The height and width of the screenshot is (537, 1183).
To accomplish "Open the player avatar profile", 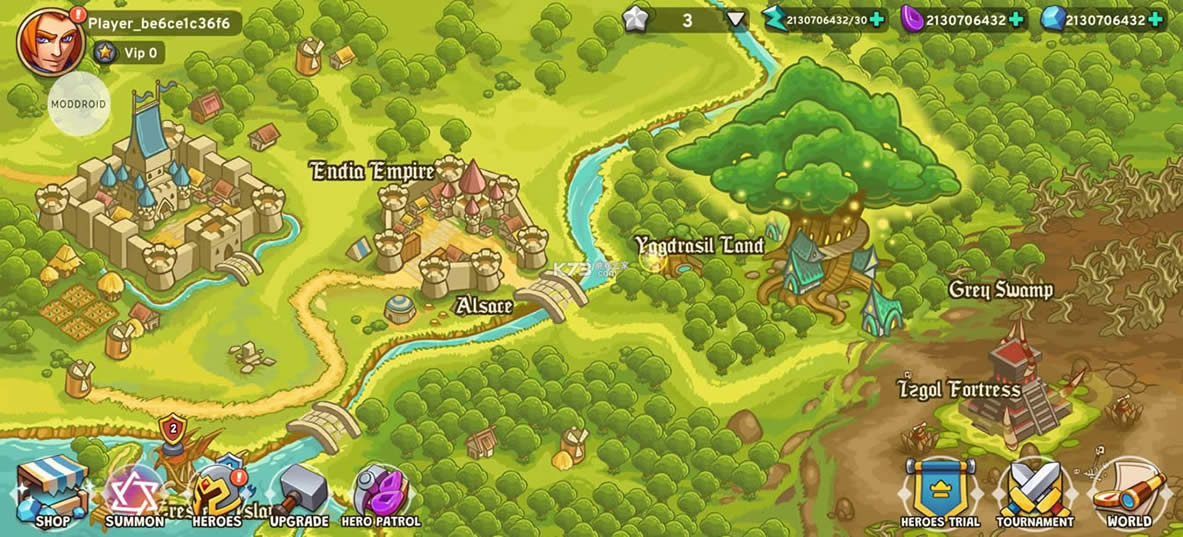I will pos(50,42).
